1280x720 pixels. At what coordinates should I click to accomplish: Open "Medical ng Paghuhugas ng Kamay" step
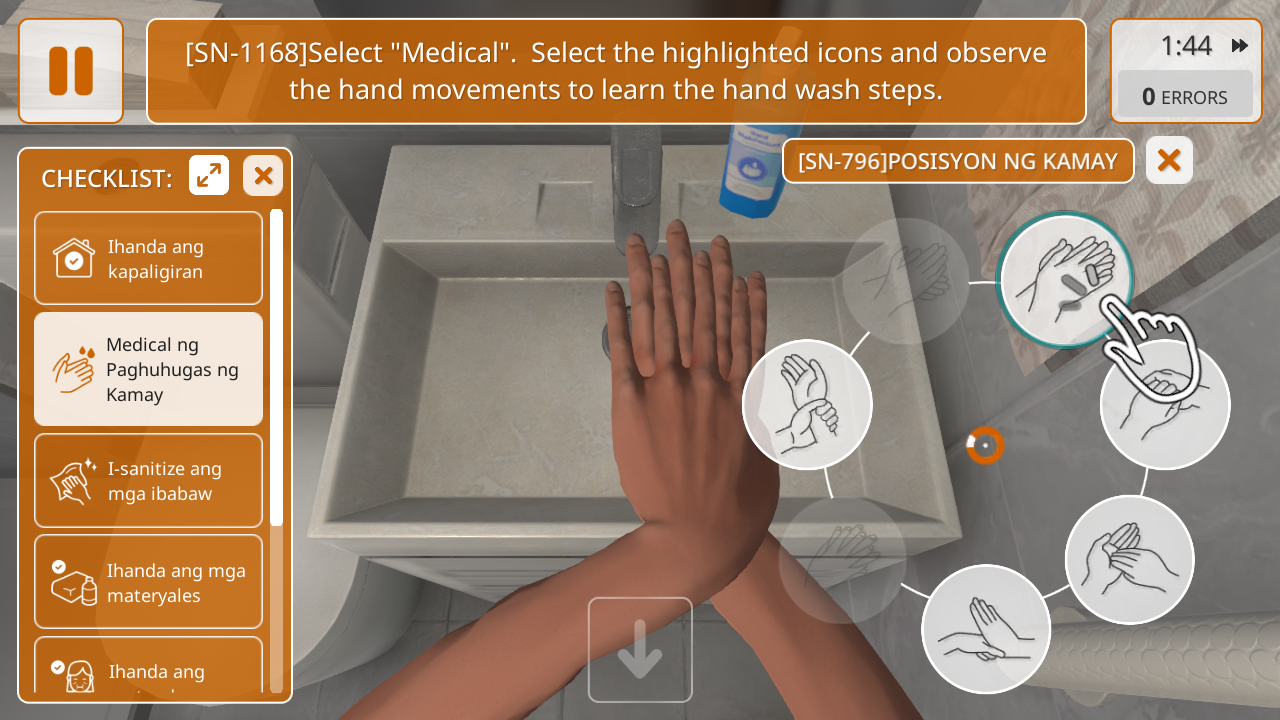point(148,369)
